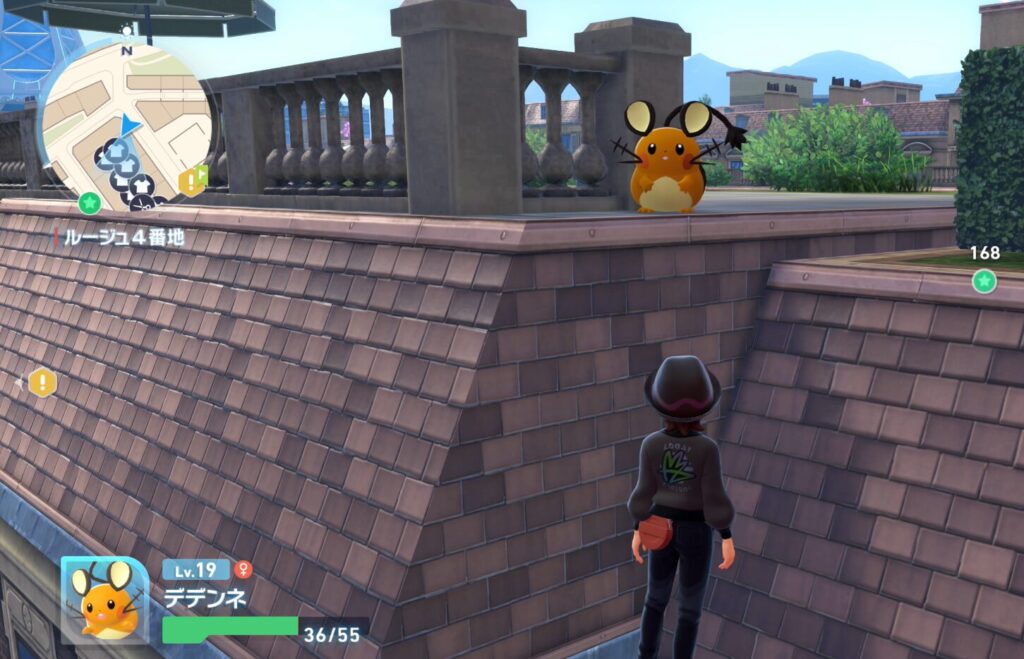Select the Dedenne party portrait

click(x=105, y=599)
